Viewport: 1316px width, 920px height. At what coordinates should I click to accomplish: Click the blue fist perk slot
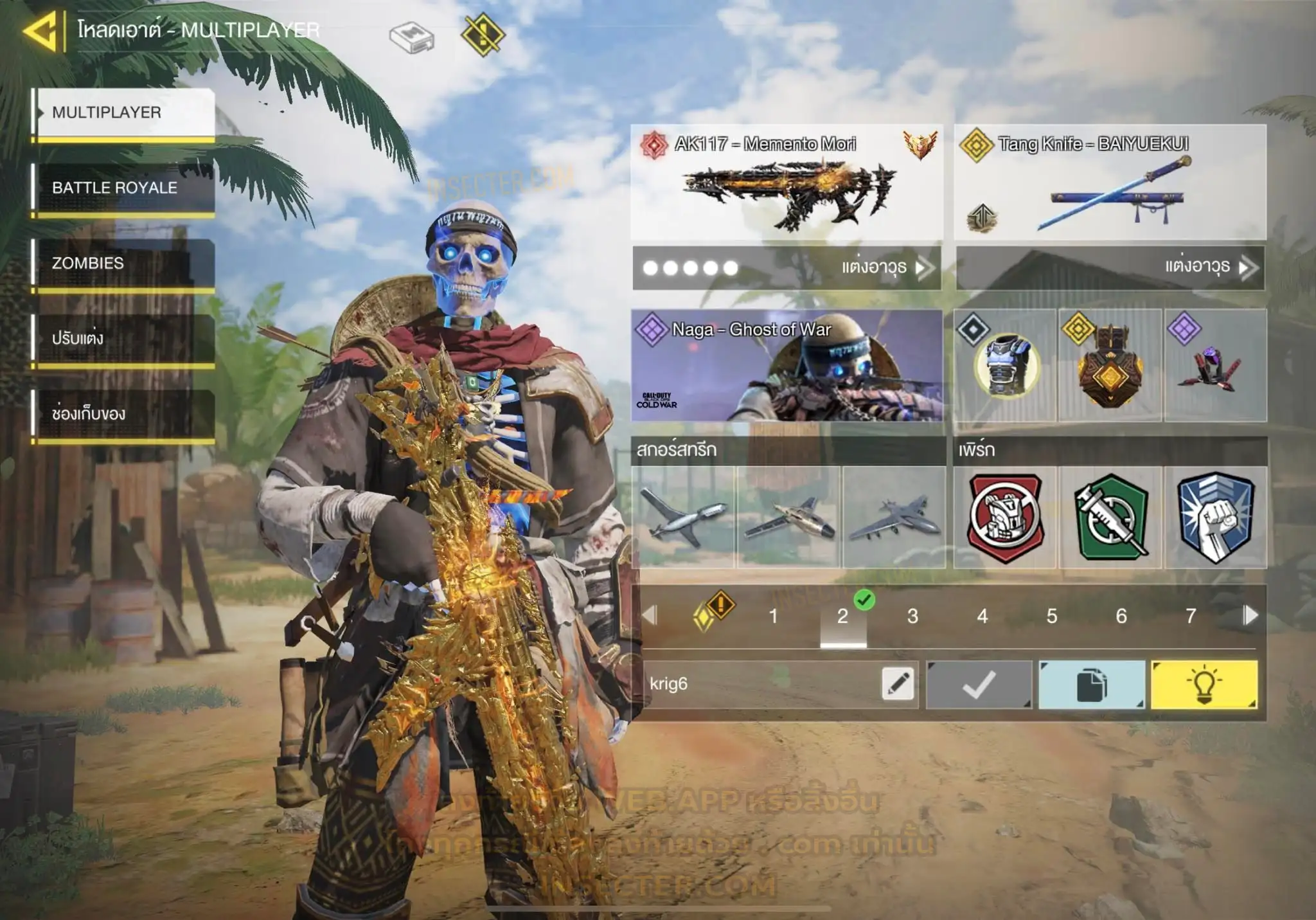[1215, 517]
